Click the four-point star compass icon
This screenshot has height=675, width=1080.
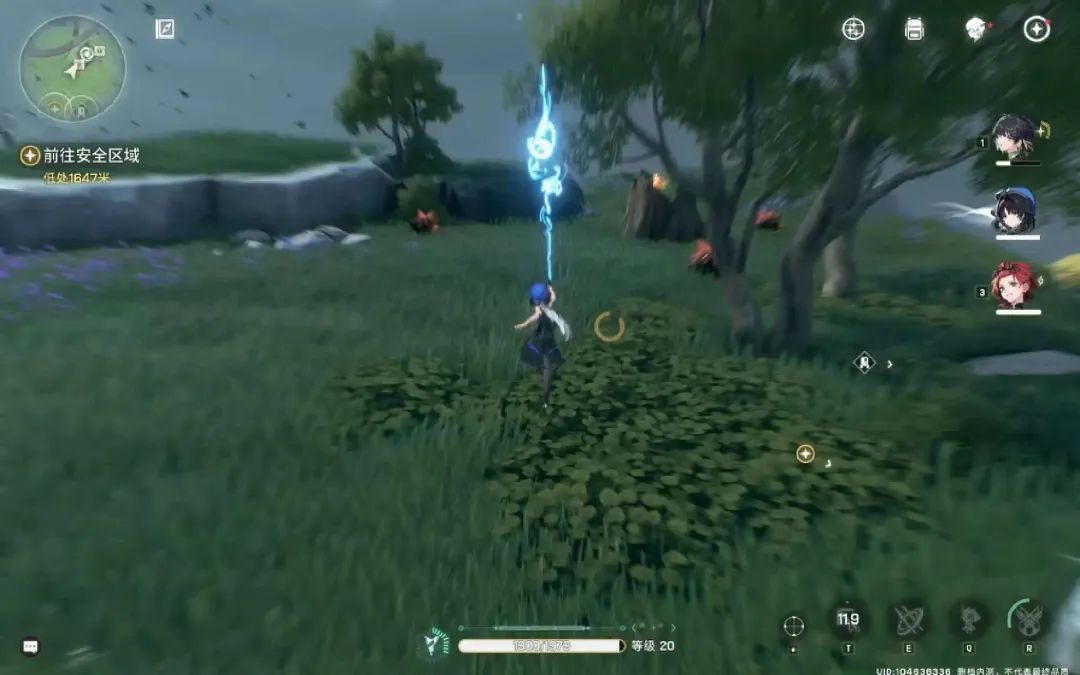tap(1037, 29)
